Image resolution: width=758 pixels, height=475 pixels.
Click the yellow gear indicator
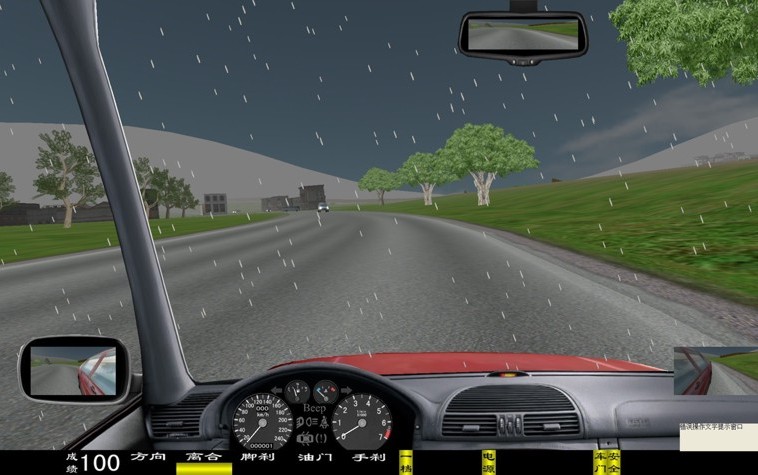pos(406,463)
